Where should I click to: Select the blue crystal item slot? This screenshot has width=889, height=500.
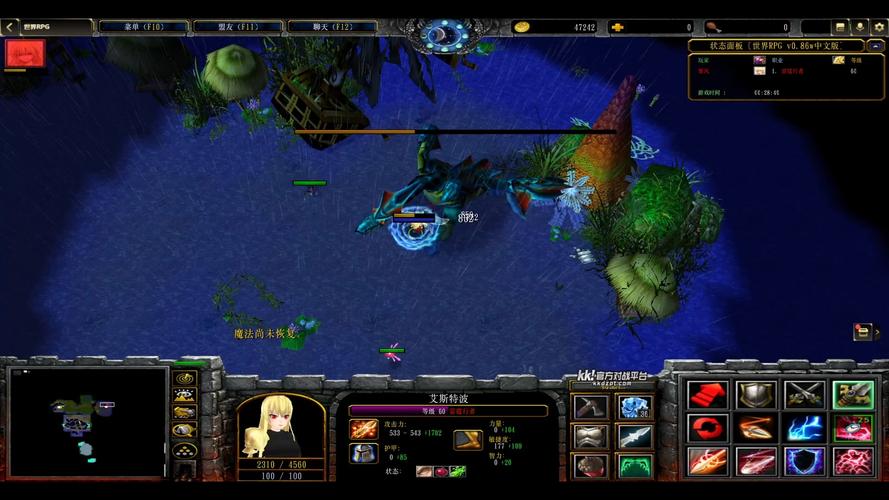pyautogui.click(x=635, y=408)
